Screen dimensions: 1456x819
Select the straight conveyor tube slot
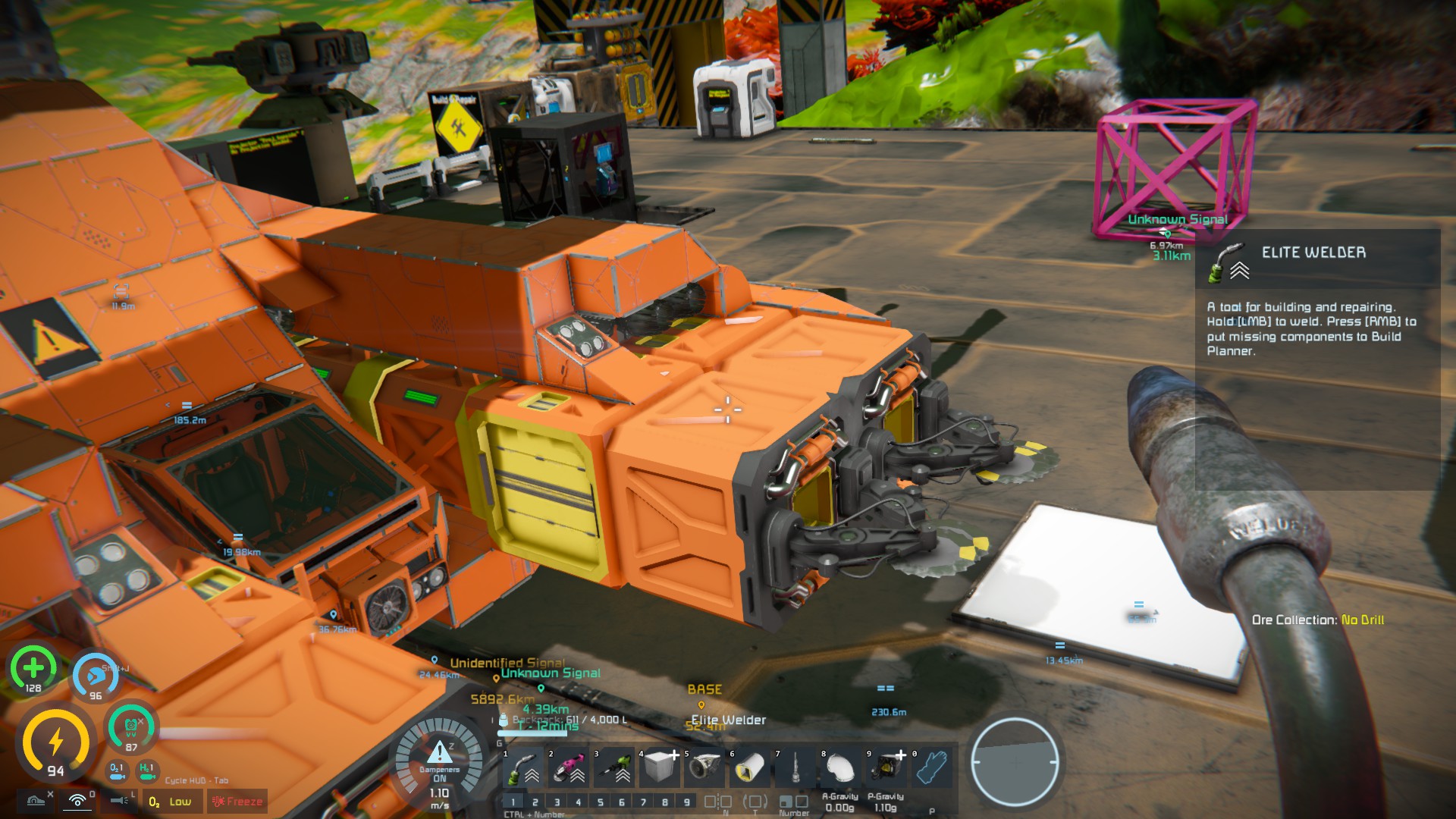pos(750,768)
